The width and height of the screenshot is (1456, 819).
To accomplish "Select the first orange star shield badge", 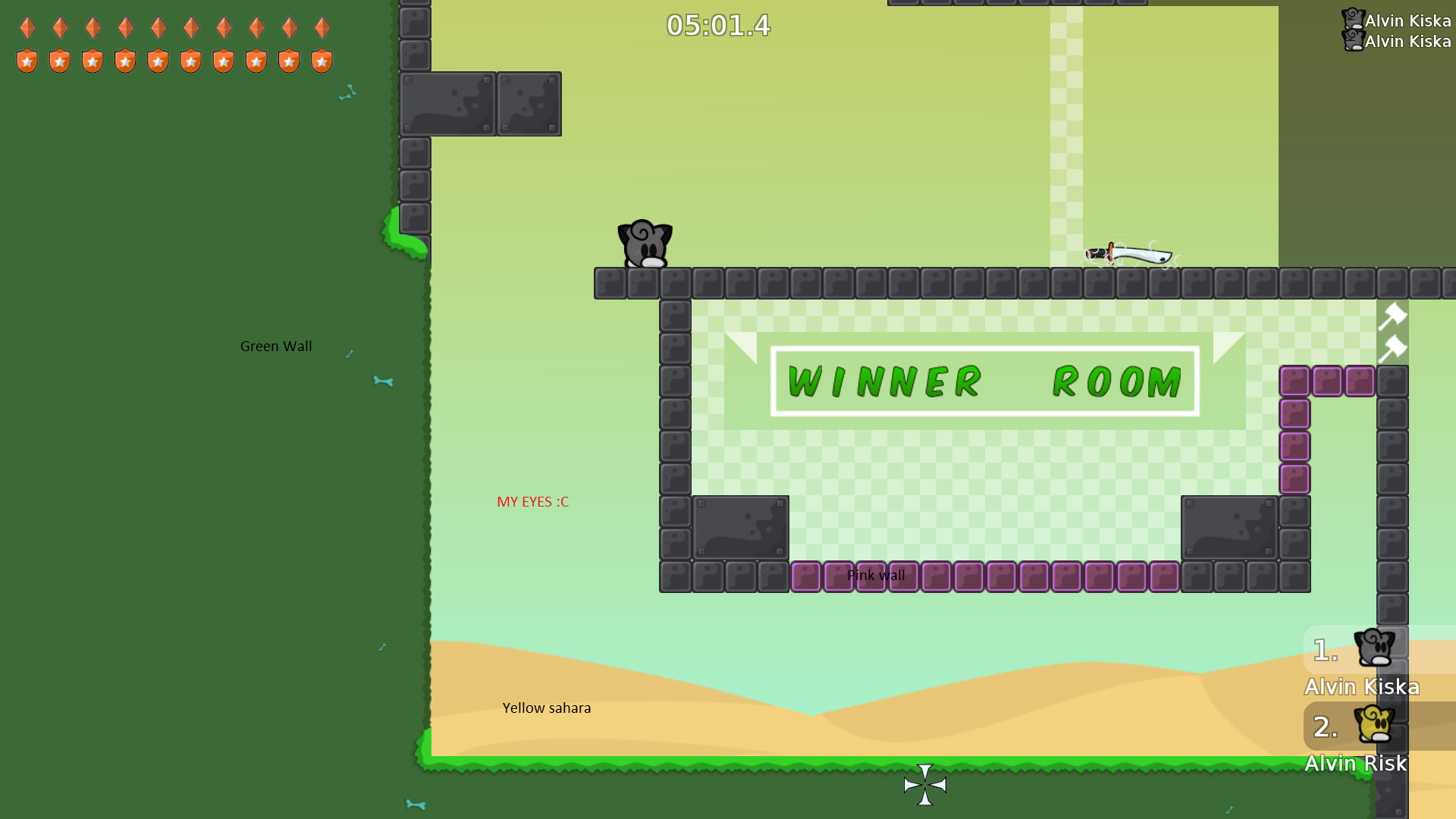I will click(x=27, y=60).
